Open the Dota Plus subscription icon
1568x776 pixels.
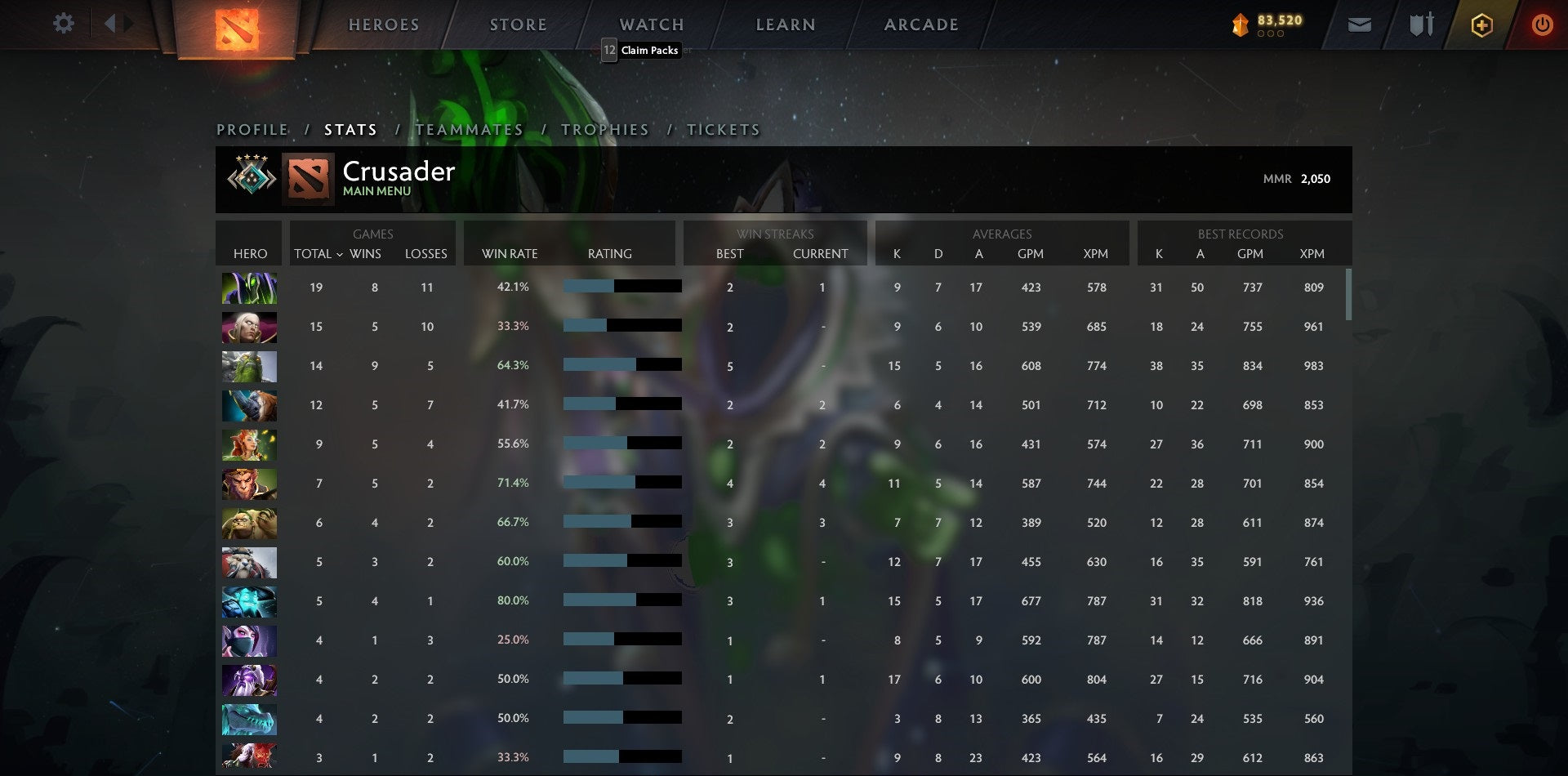(1482, 25)
